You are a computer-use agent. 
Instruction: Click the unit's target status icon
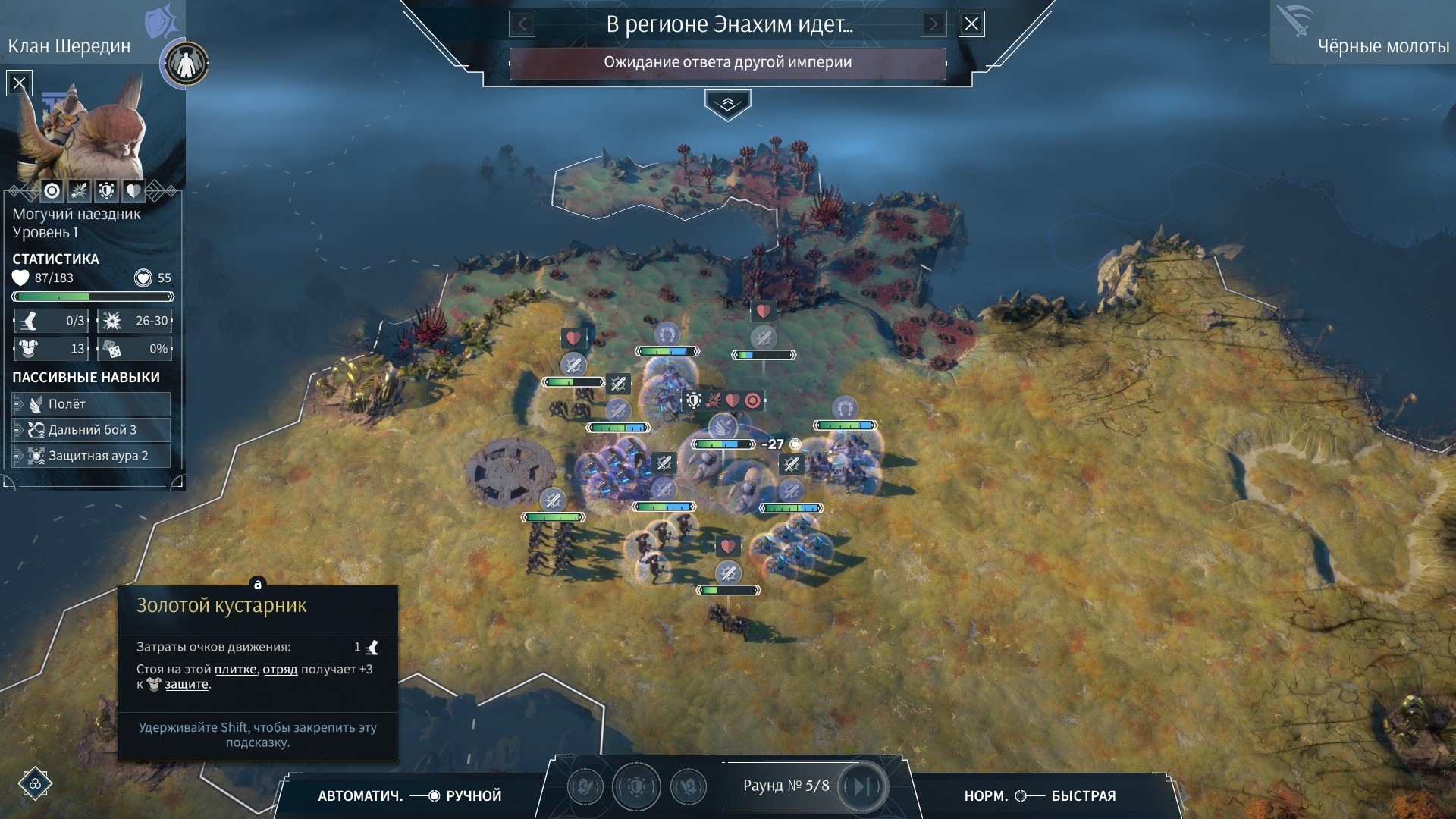(52, 191)
